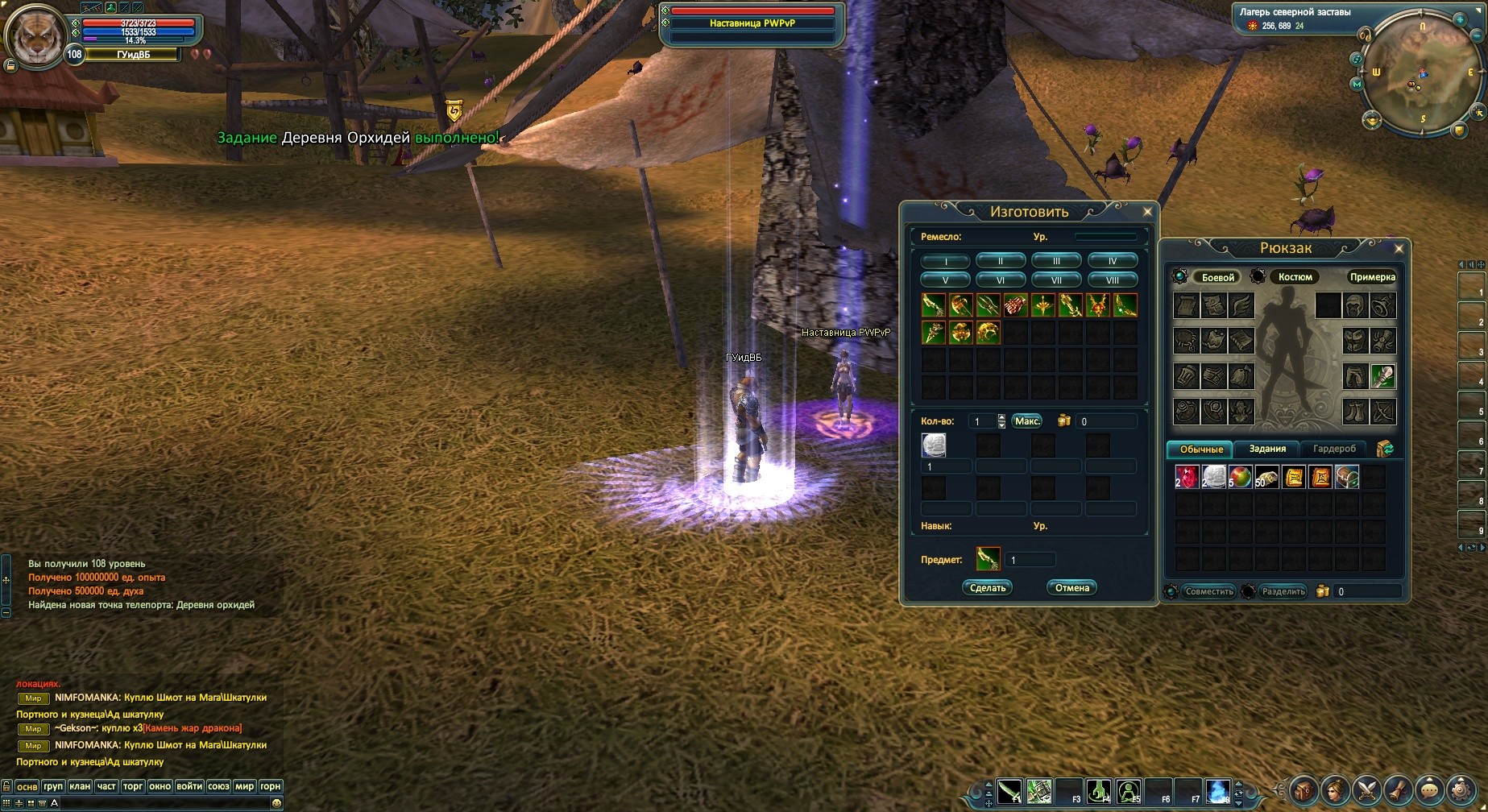Set maximum quantity with Макс. button

(1027, 421)
